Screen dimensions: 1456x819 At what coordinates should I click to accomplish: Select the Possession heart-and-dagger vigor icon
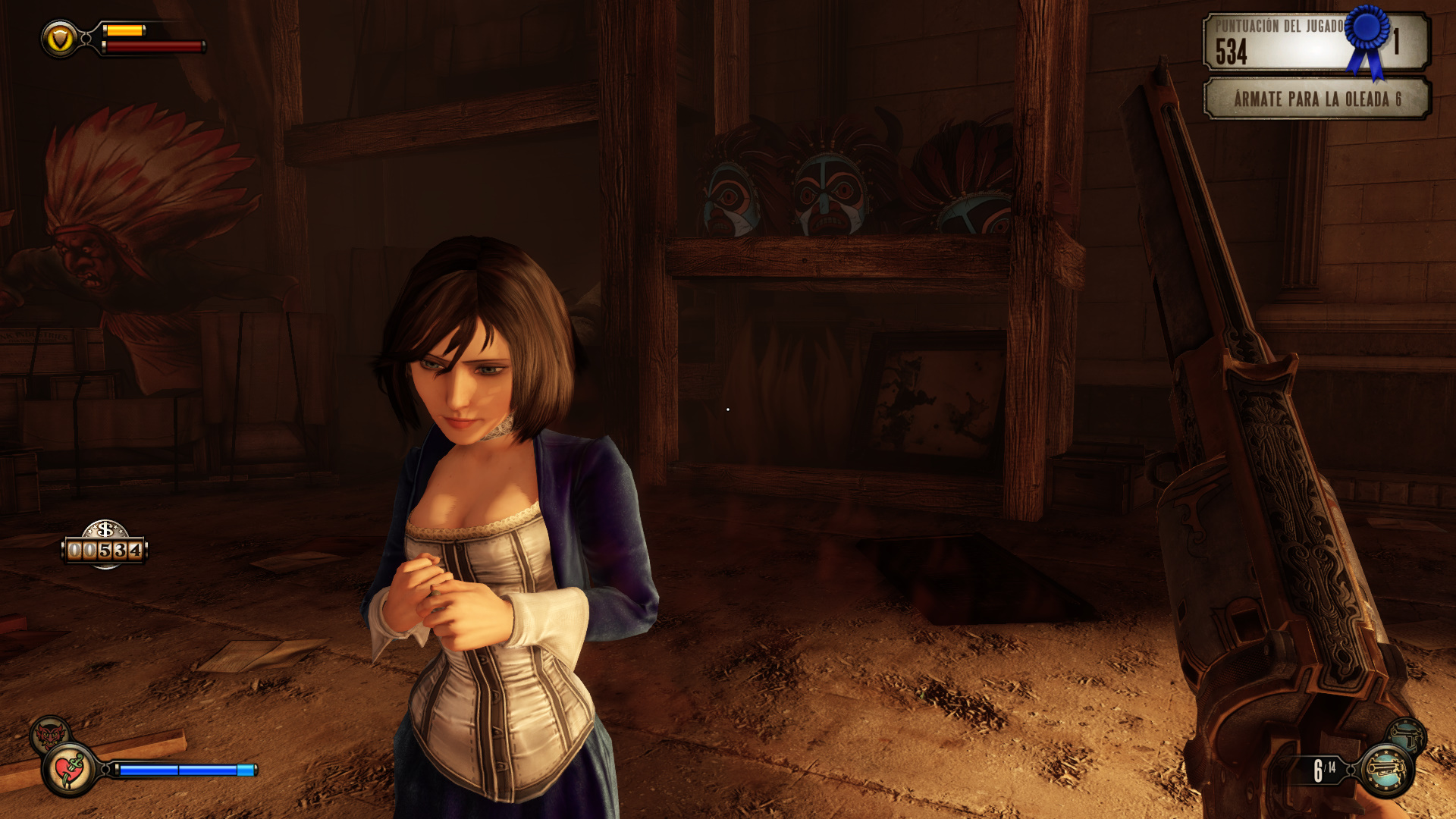tap(70, 770)
